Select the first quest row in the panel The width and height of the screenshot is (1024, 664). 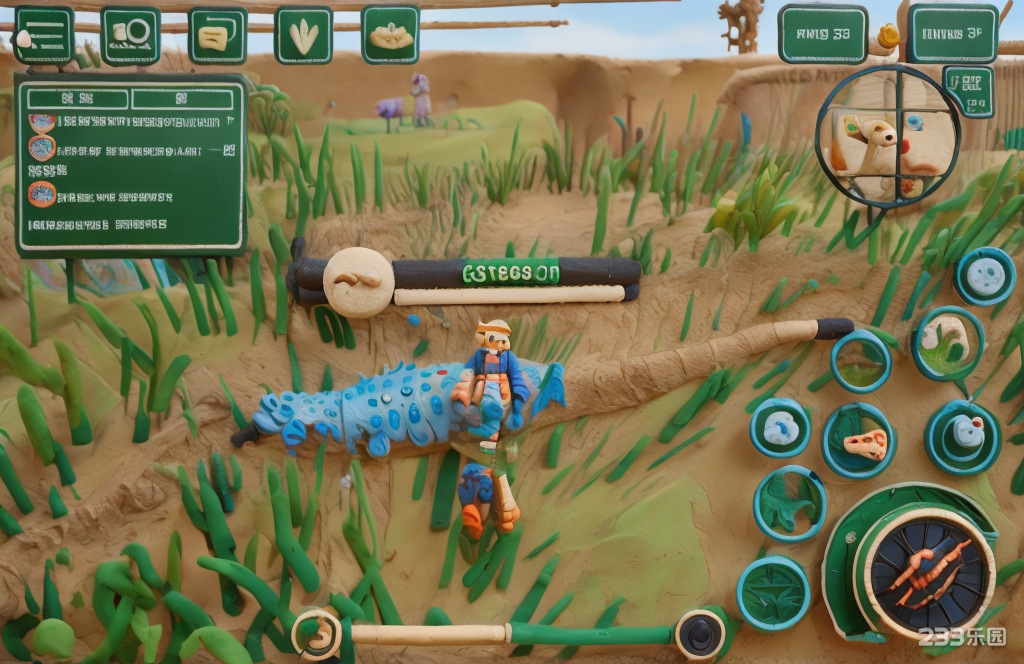[x=130, y=122]
